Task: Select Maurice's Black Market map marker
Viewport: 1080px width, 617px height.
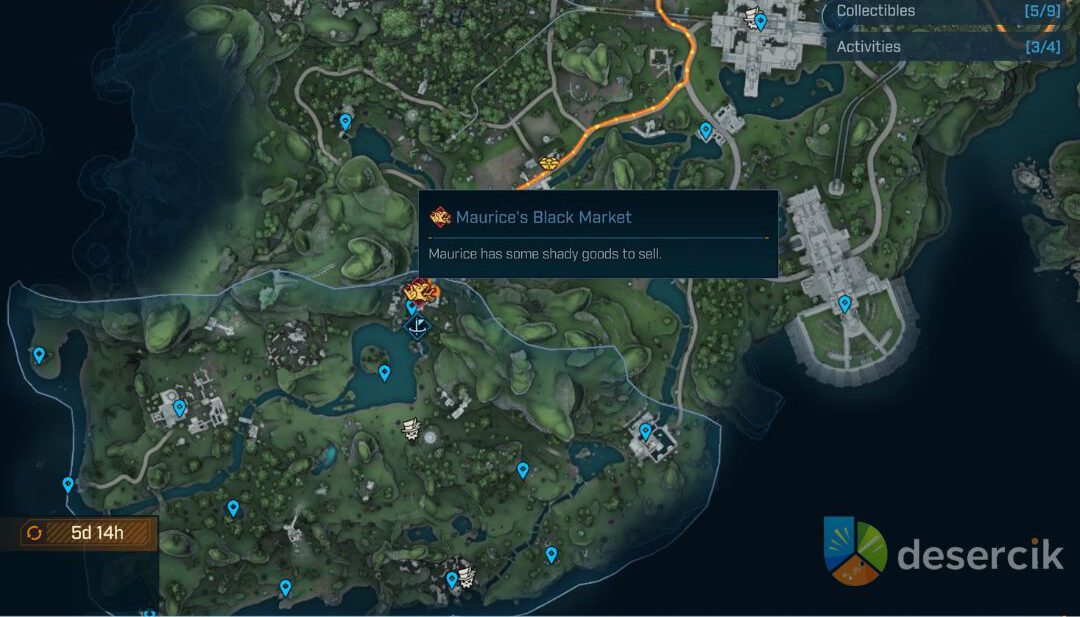Action: [x=421, y=292]
